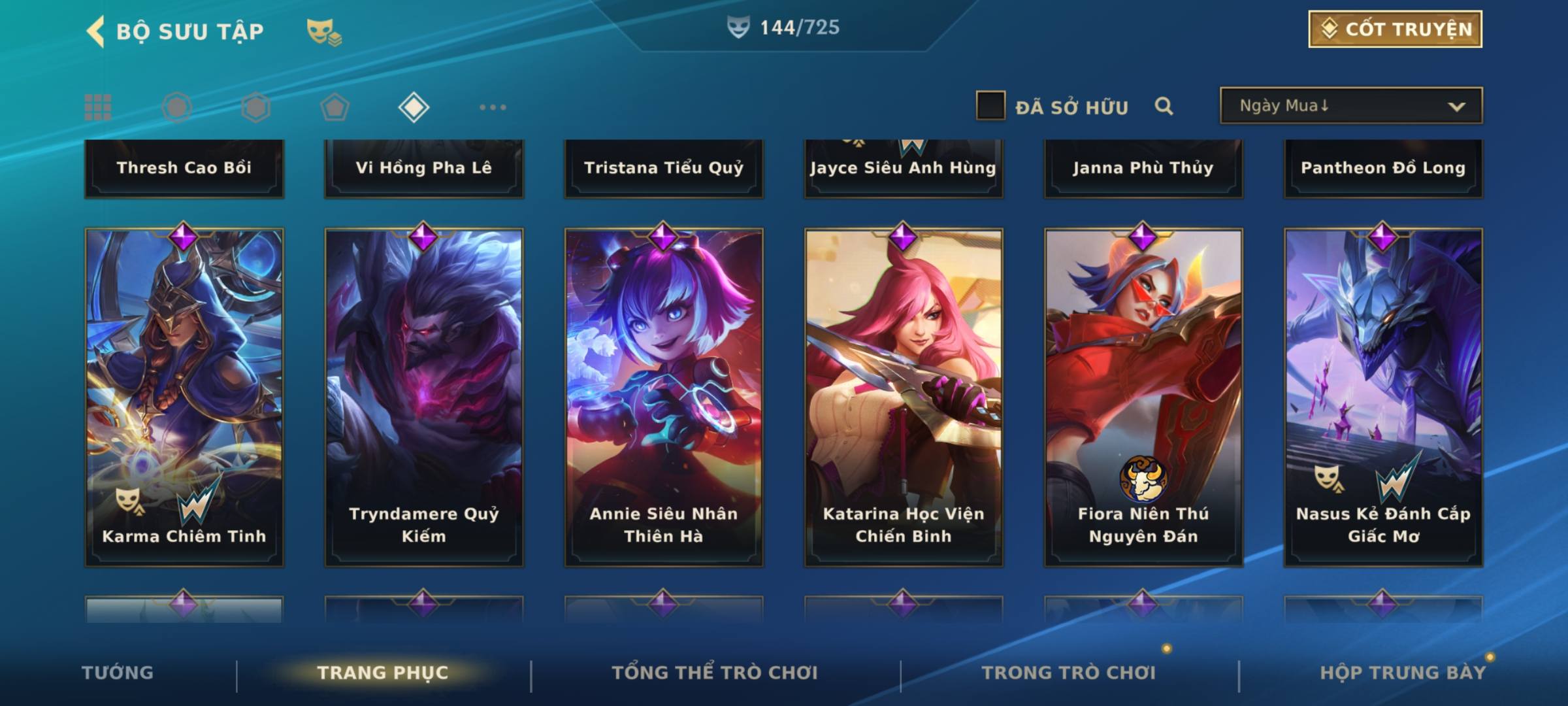
Task: Select the pentagon rarity filter
Action: click(335, 107)
